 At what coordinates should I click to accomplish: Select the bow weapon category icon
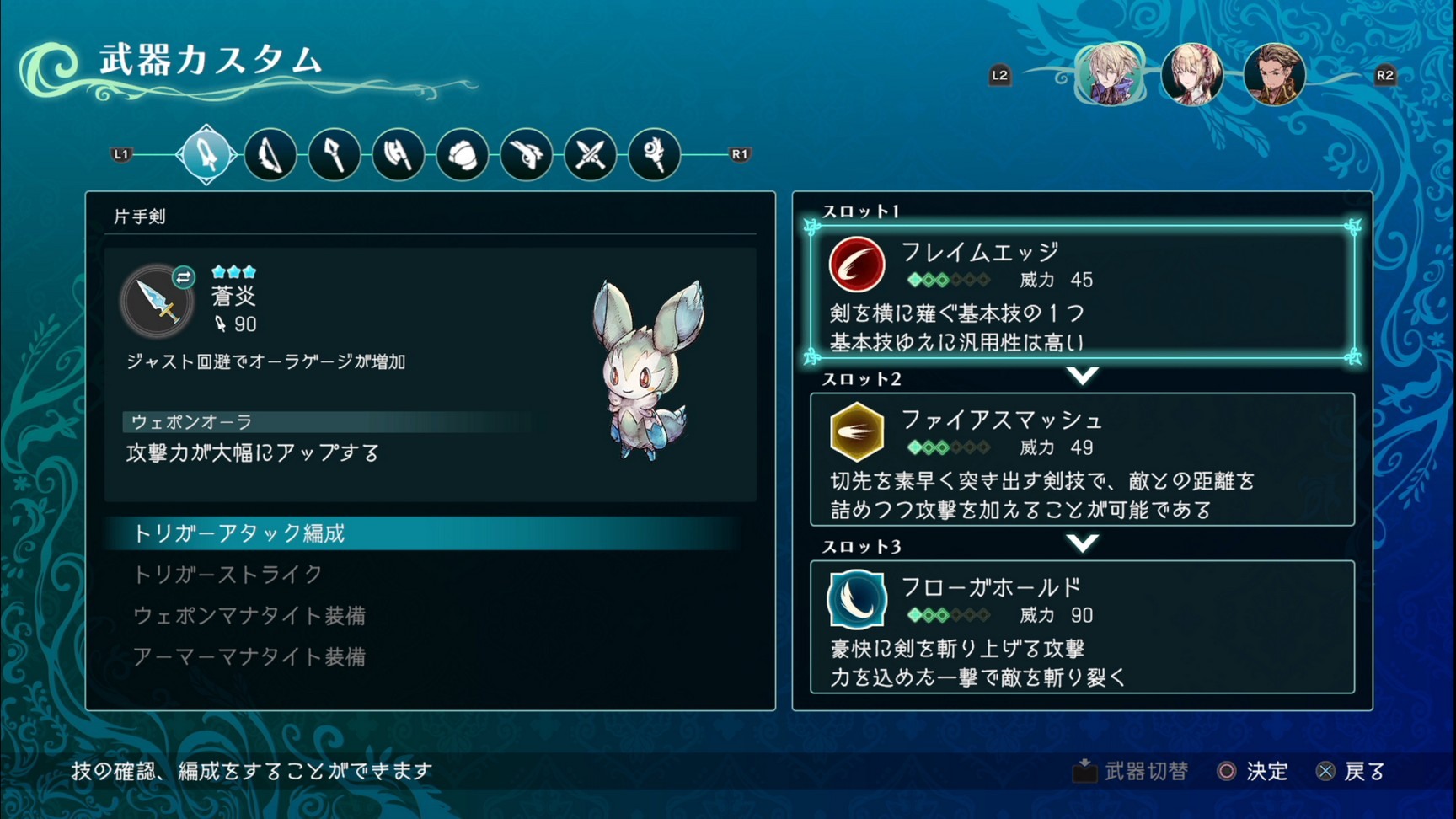click(x=270, y=154)
